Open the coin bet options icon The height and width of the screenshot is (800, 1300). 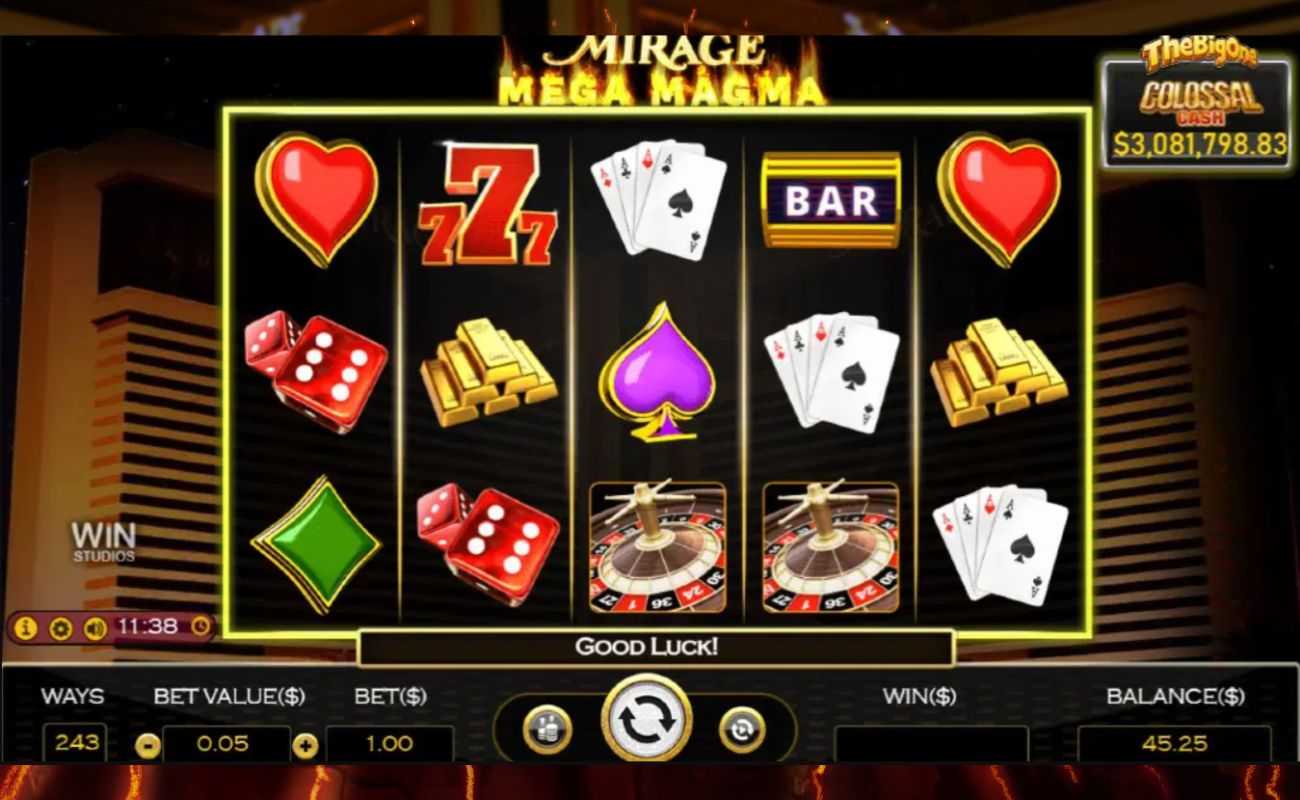[548, 728]
